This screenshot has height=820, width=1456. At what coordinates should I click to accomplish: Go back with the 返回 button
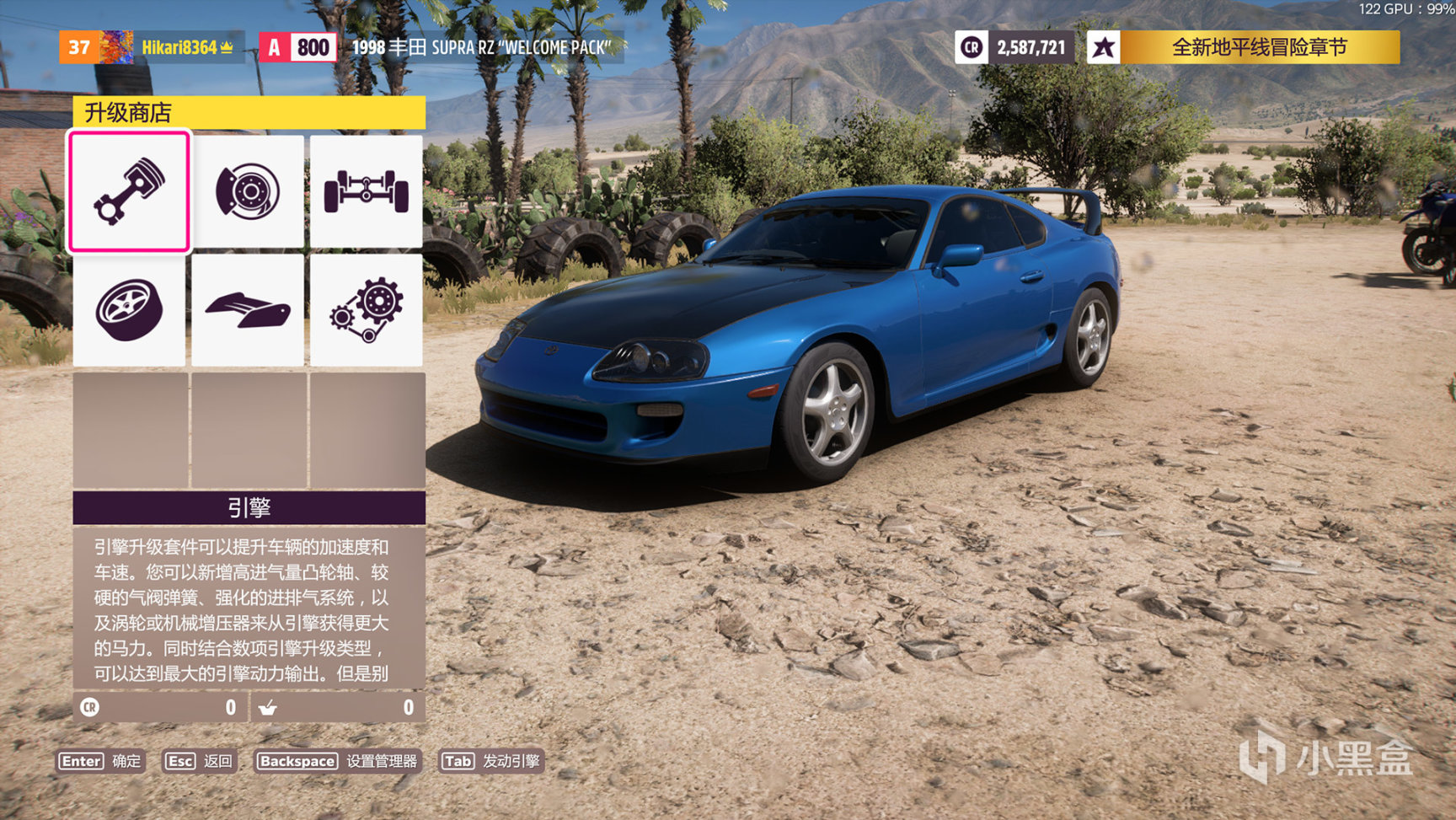point(199,761)
